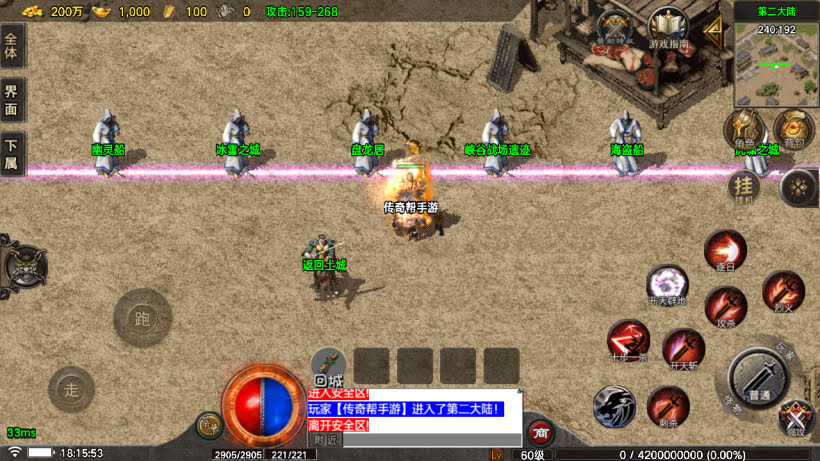Open the 游戏指南 game guide
This screenshot has width=820, height=461.
[669, 29]
